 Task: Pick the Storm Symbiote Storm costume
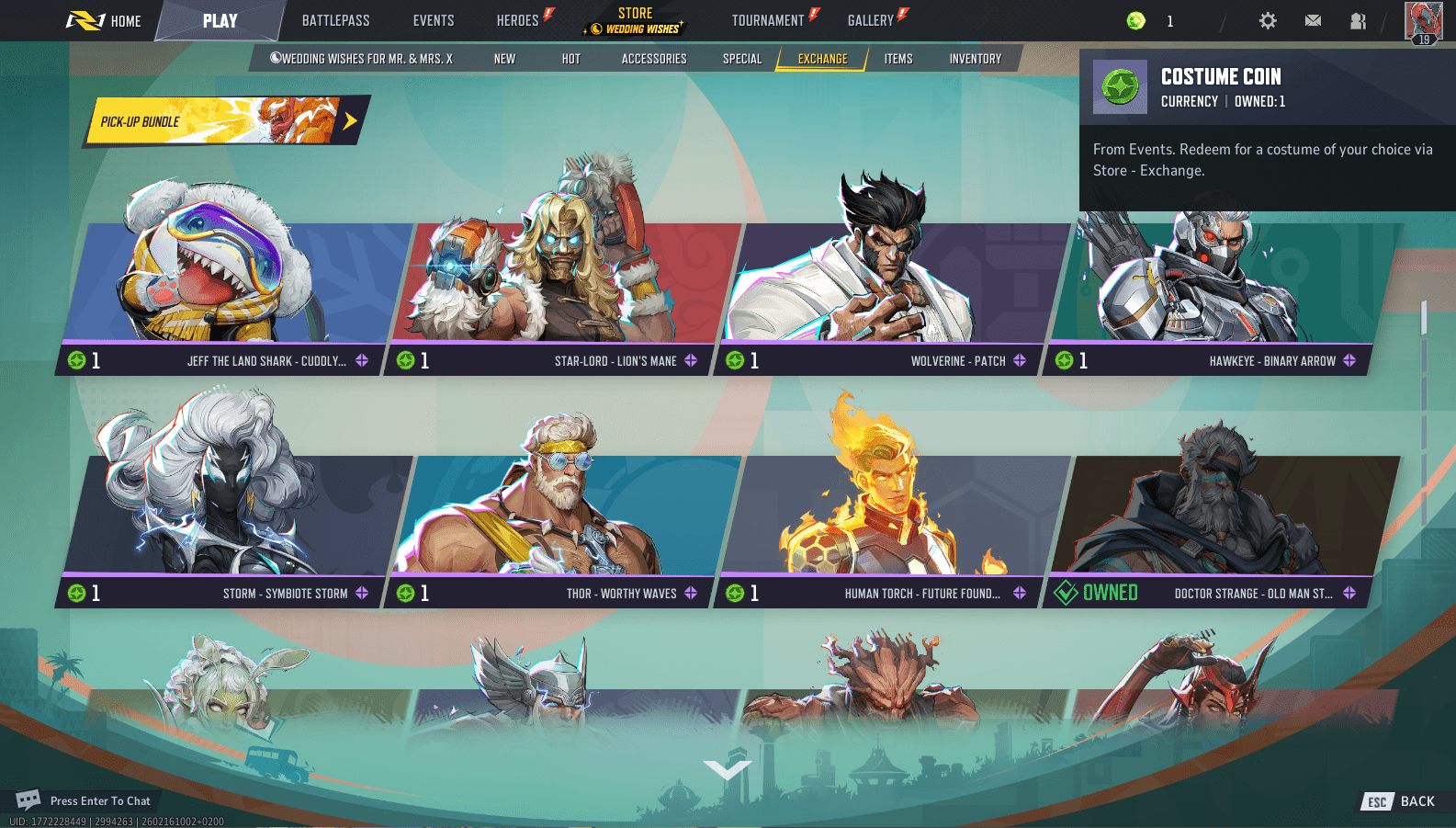[x=230, y=519]
